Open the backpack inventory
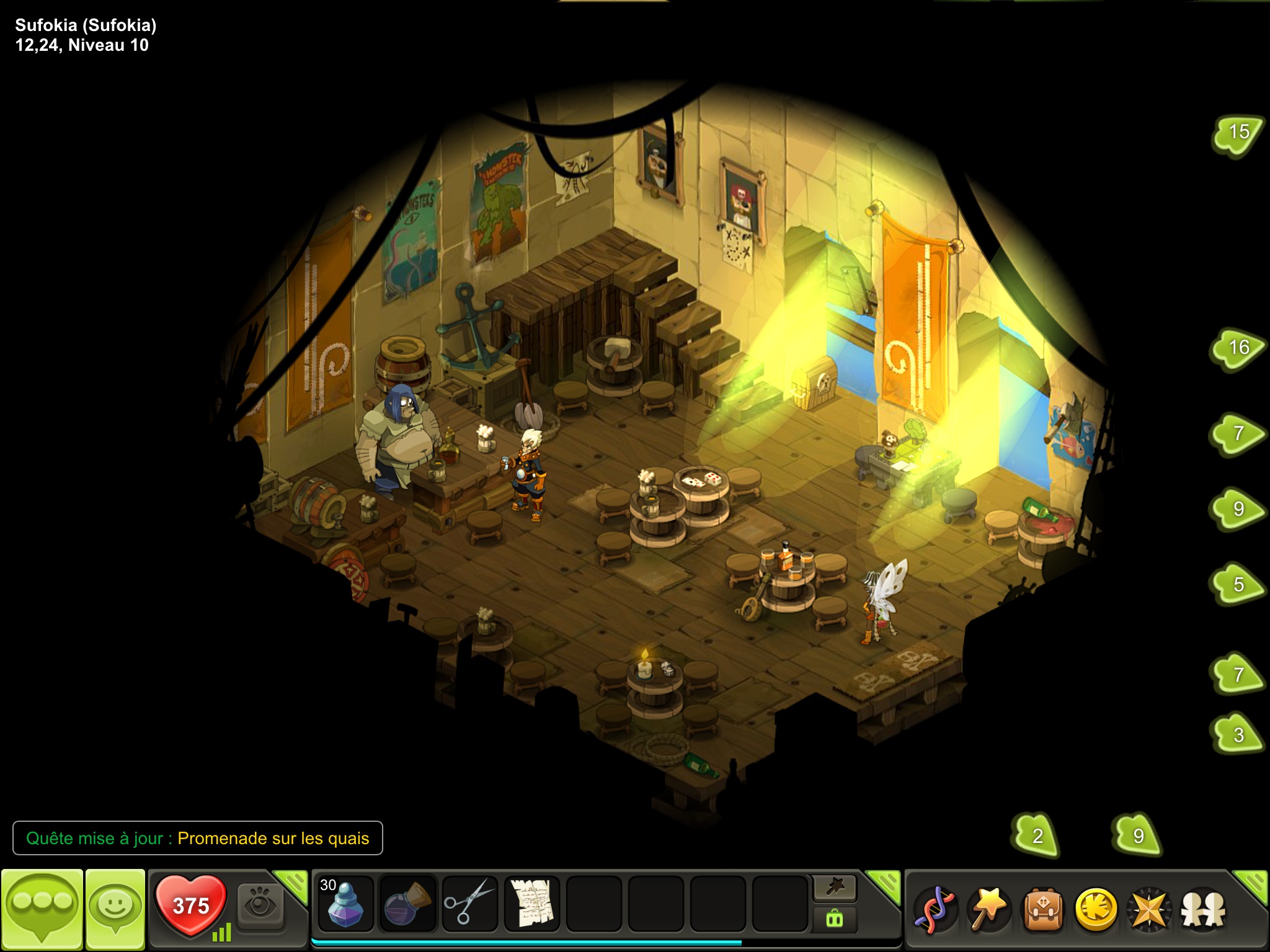 (1042, 909)
